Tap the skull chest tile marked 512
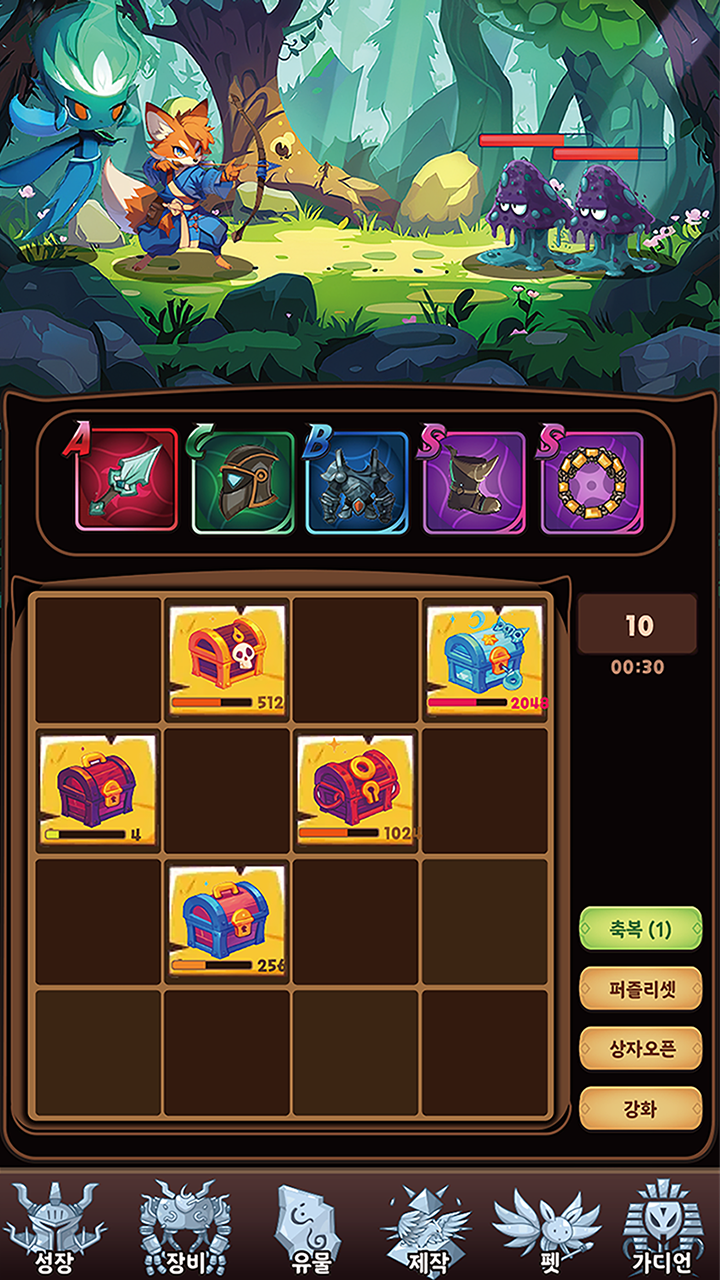 pos(227,659)
